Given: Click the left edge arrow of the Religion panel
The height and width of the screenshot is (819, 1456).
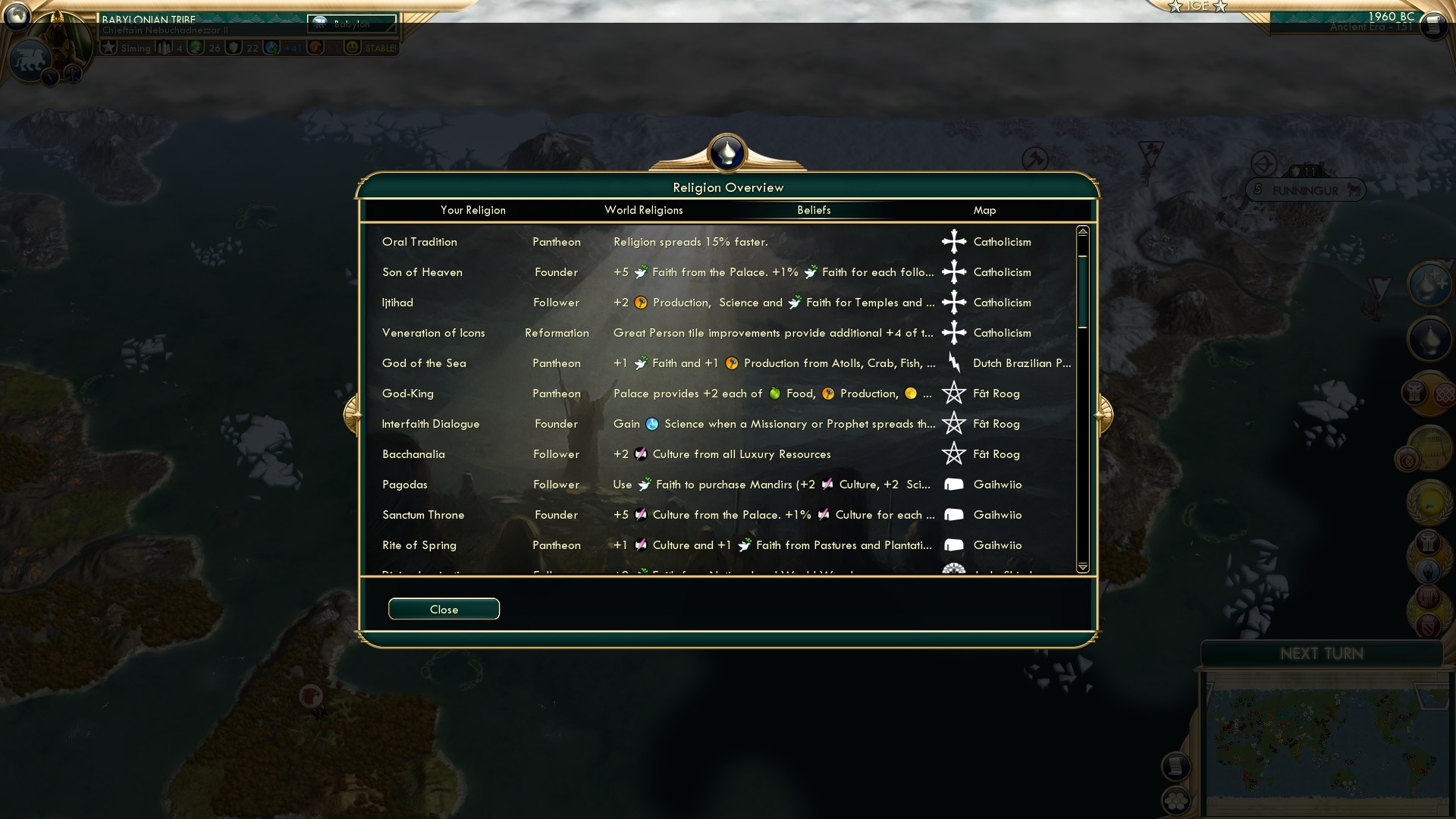Looking at the screenshot, I should [x=354, y=413].
